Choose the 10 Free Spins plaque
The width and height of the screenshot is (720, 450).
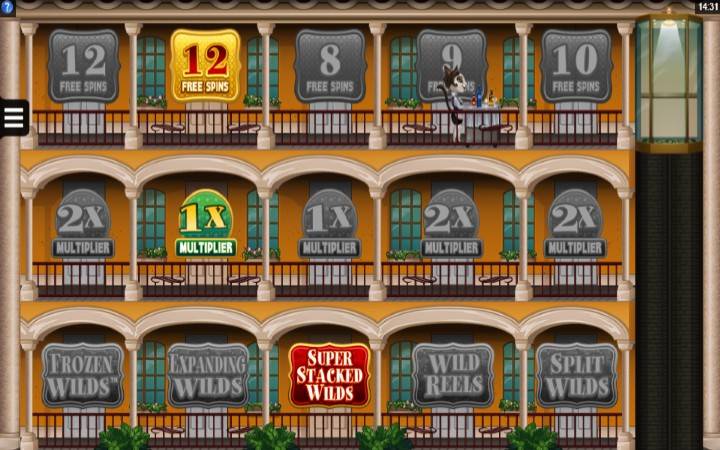[x=576, y=65]
